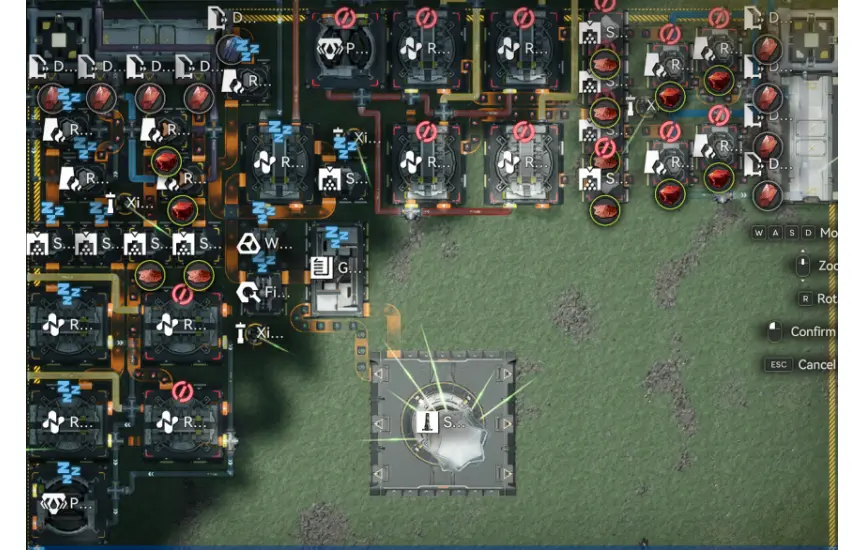The image size is (865, 550).
Task: Select the machine labeled "Fi..." with magnifier icon
Action: coord(262,293)
